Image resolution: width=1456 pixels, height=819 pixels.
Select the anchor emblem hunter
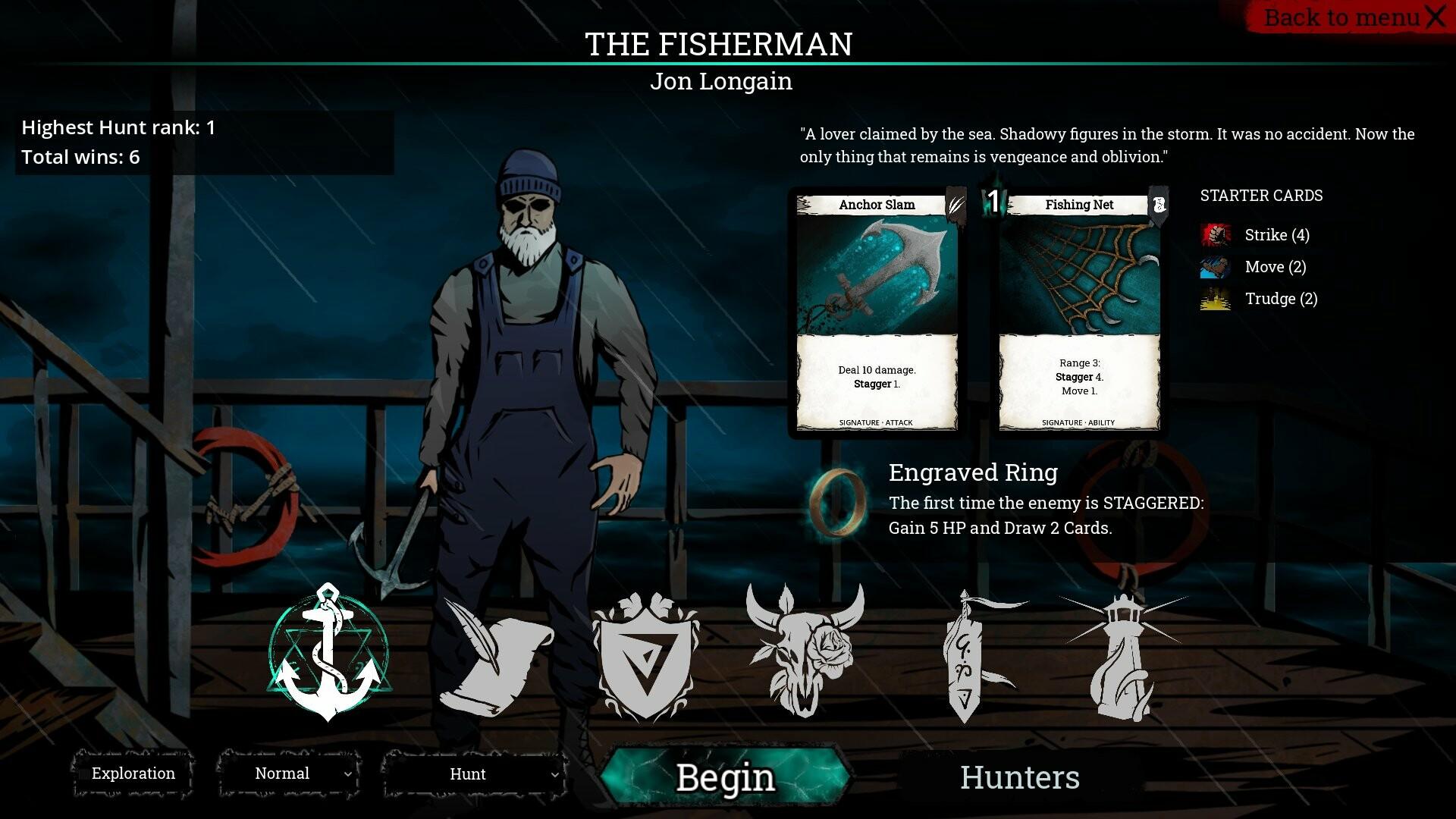328,654
